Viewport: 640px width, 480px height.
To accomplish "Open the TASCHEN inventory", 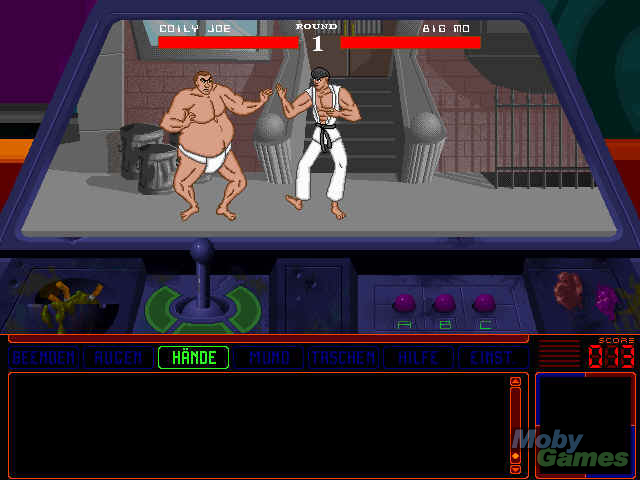I will (x=344, y=357).
